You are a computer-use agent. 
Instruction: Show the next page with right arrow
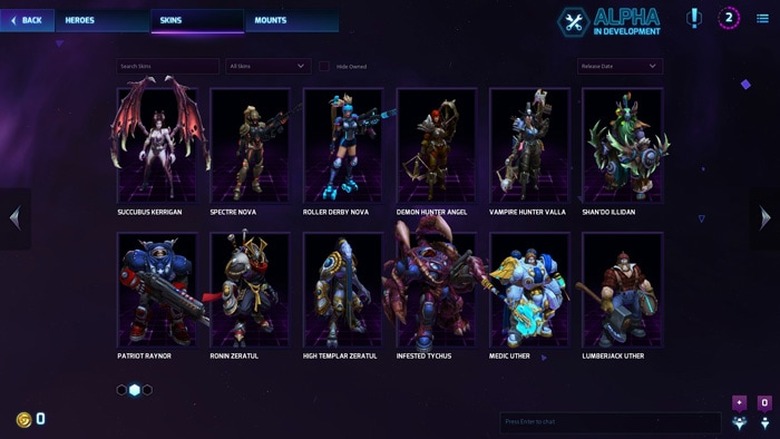[765, 218]
